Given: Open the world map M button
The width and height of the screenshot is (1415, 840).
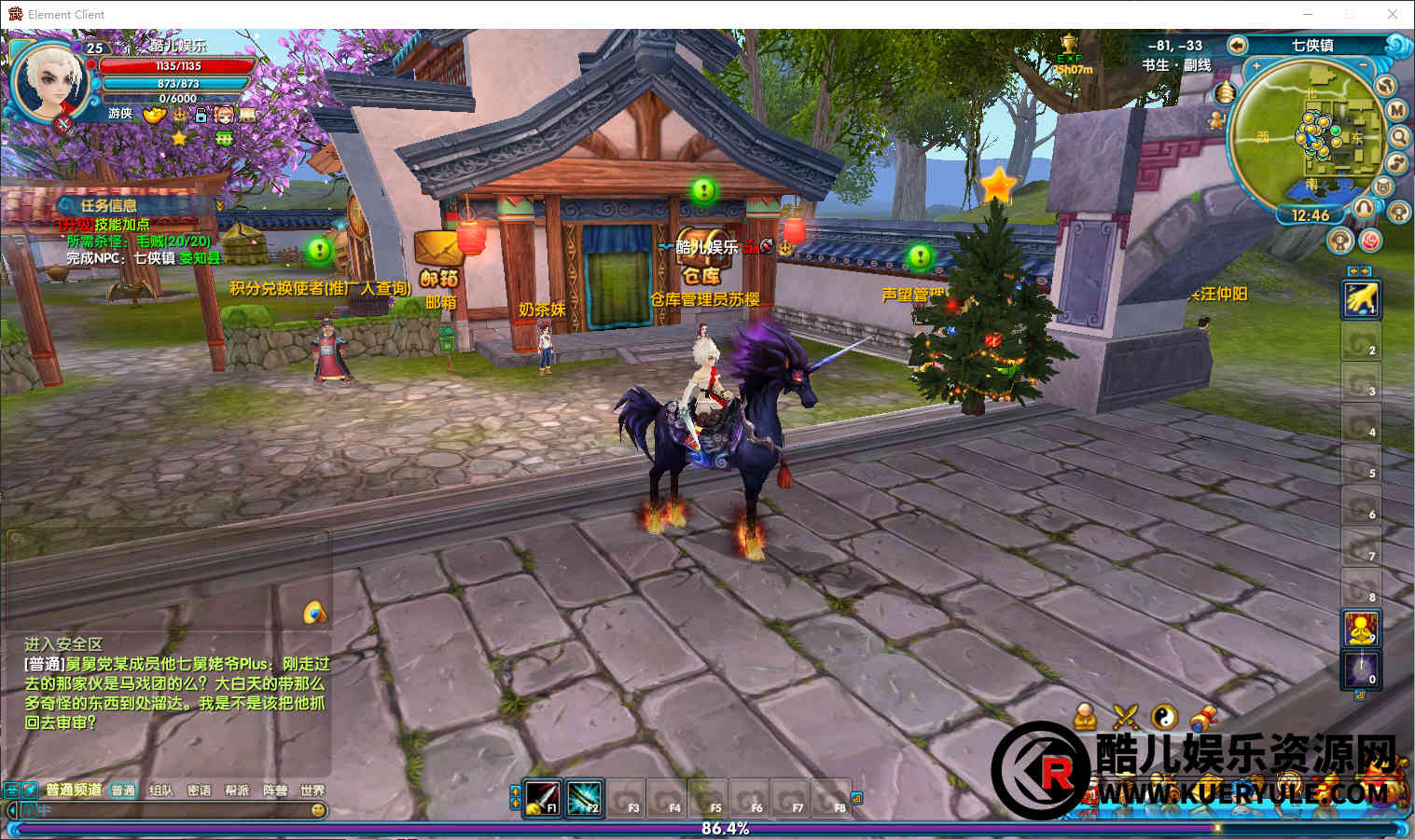Looking at the screenshot, I should point(1396,110).
